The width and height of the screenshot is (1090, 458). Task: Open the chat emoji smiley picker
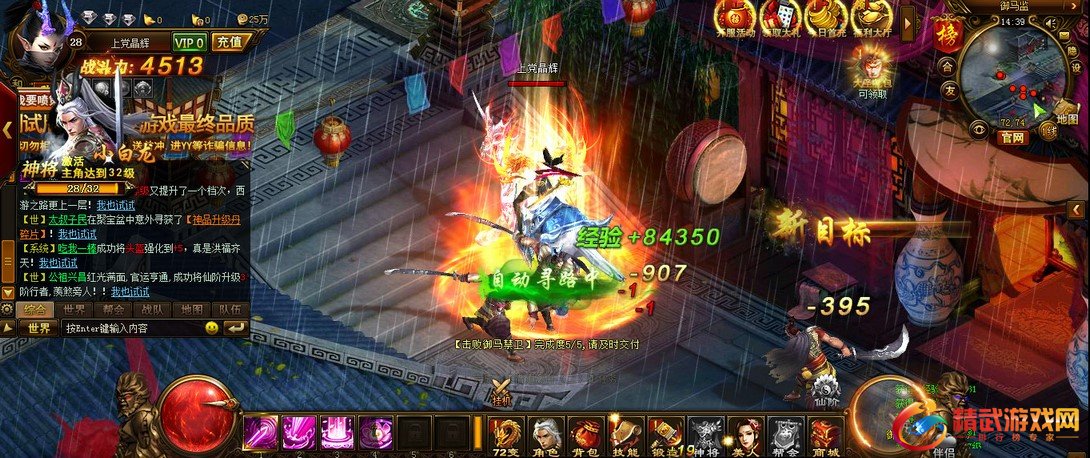pos(212,328)
